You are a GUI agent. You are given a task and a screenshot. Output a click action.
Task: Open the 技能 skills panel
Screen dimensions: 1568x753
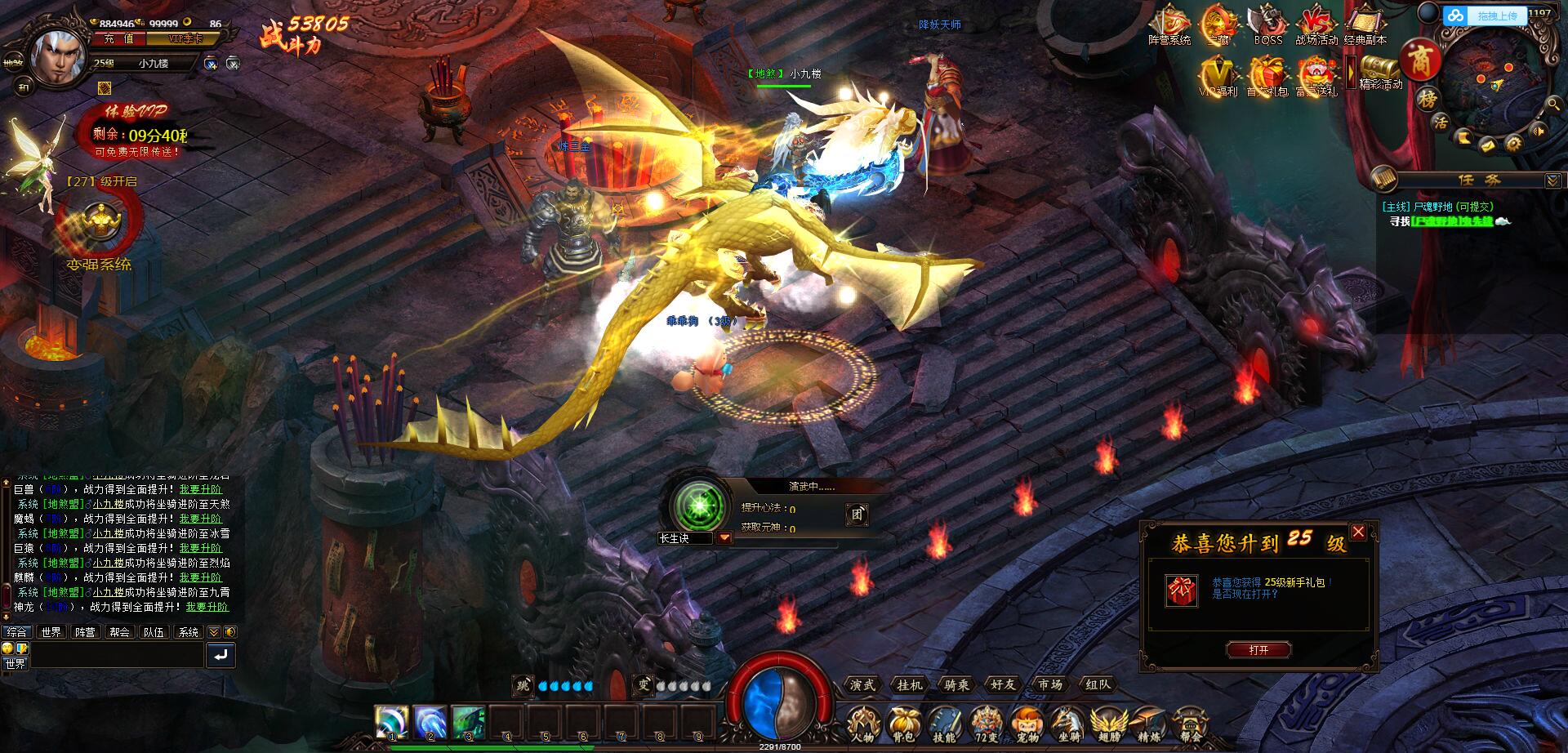click(944, 724)
